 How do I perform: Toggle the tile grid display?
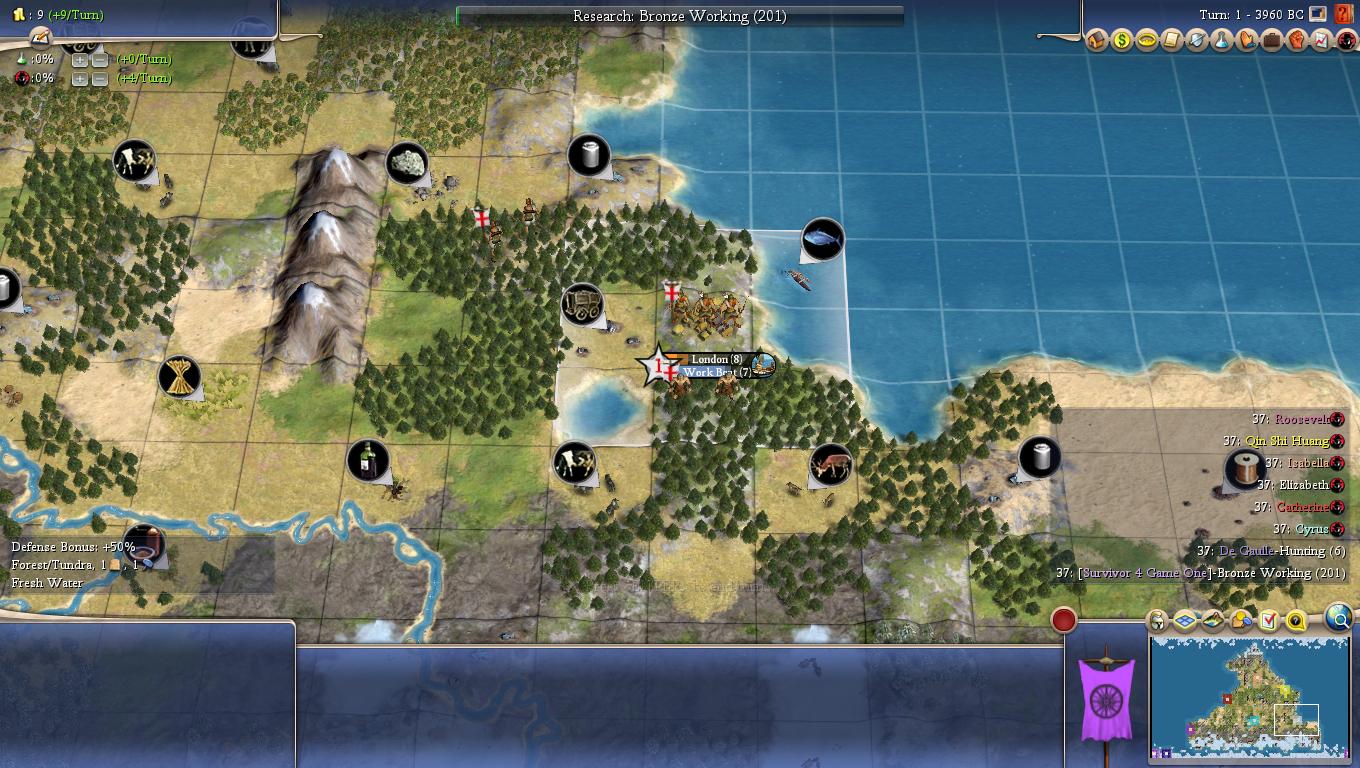point(1186,621)
